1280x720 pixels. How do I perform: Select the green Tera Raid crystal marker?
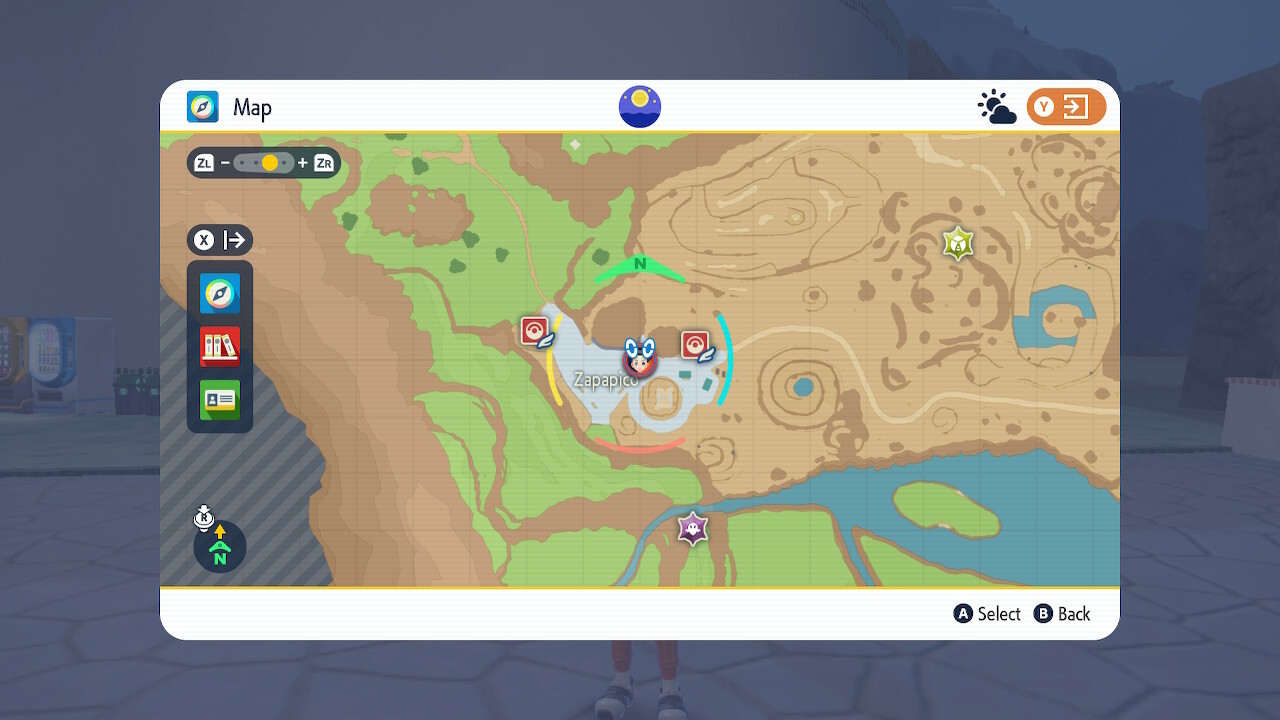click(958, 243)
